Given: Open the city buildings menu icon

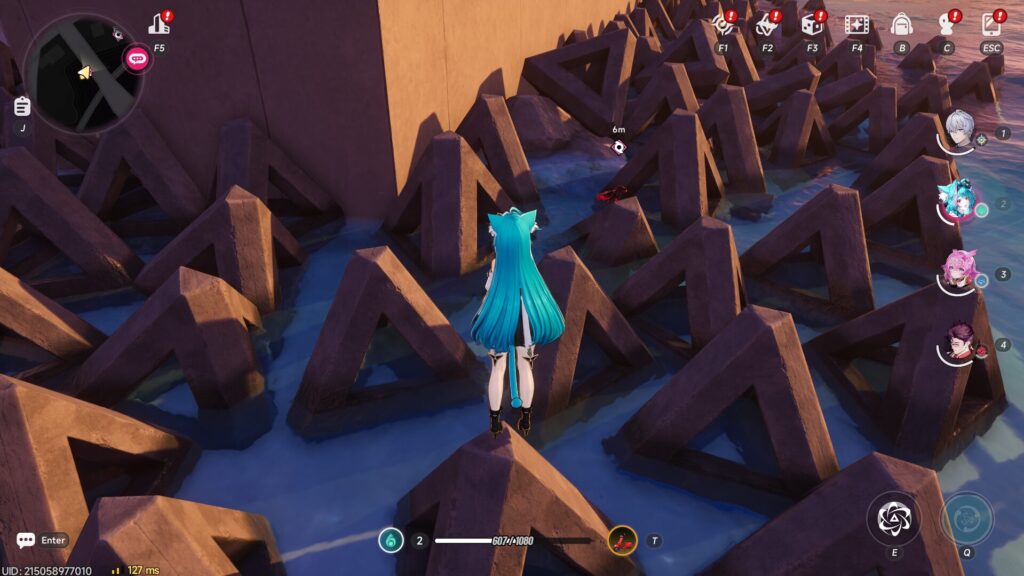Looking at the screenshot, I should tap(159, 24).
